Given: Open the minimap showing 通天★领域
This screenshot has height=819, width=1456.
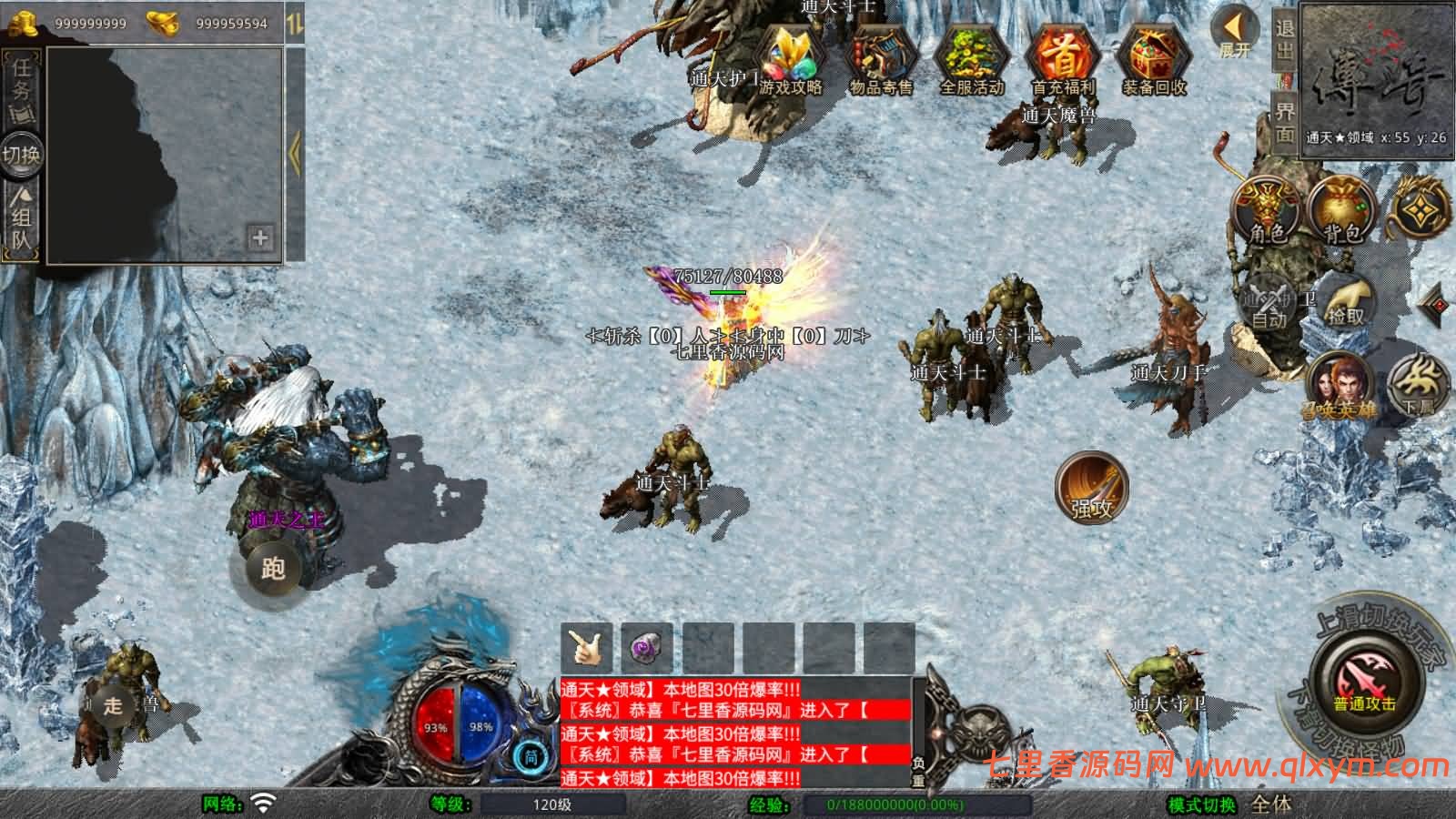Looking at the screenshot, I should pos(1375,80).
